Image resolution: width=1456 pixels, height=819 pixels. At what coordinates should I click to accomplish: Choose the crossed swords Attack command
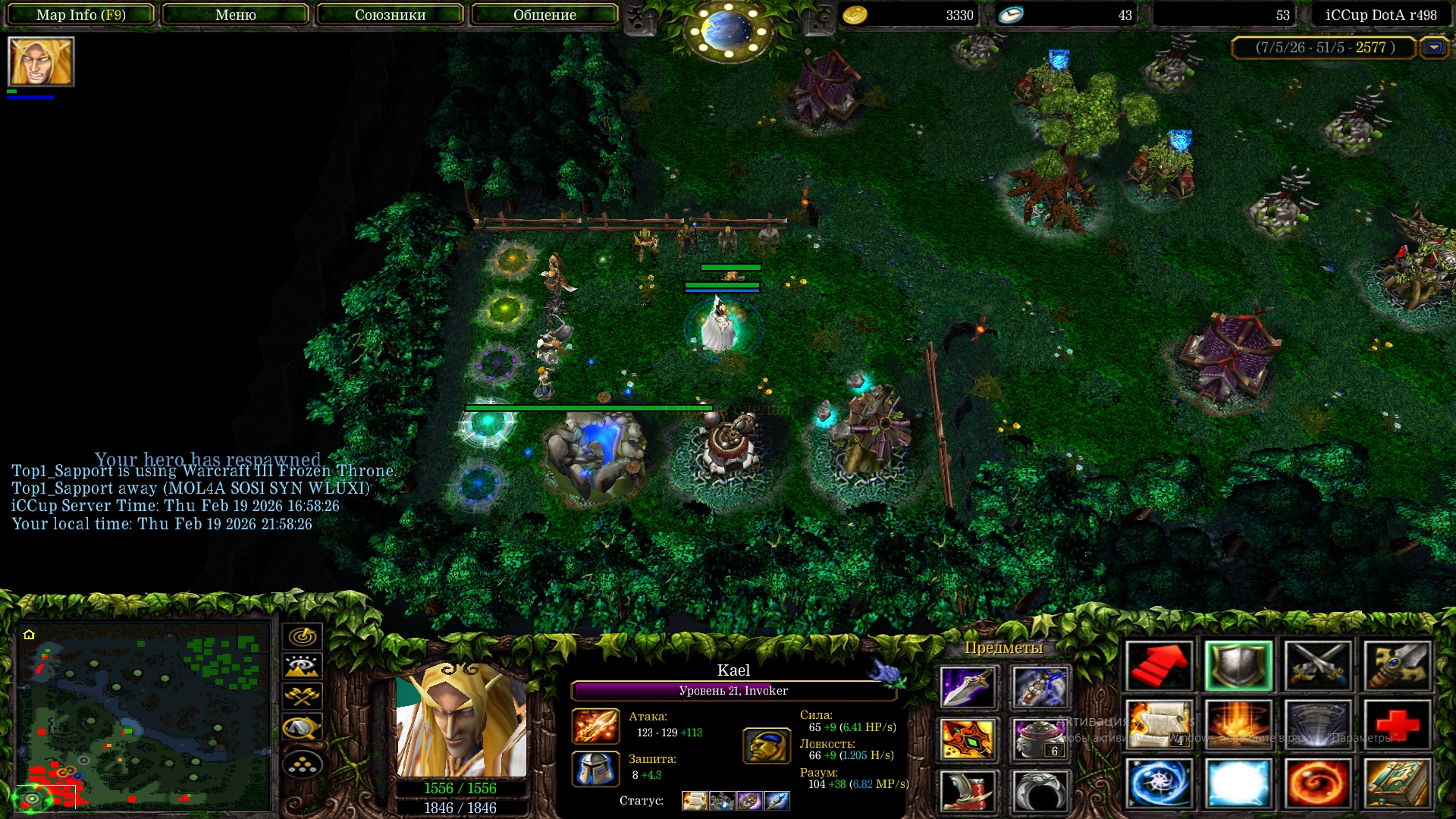click(x=1318, y=666)
